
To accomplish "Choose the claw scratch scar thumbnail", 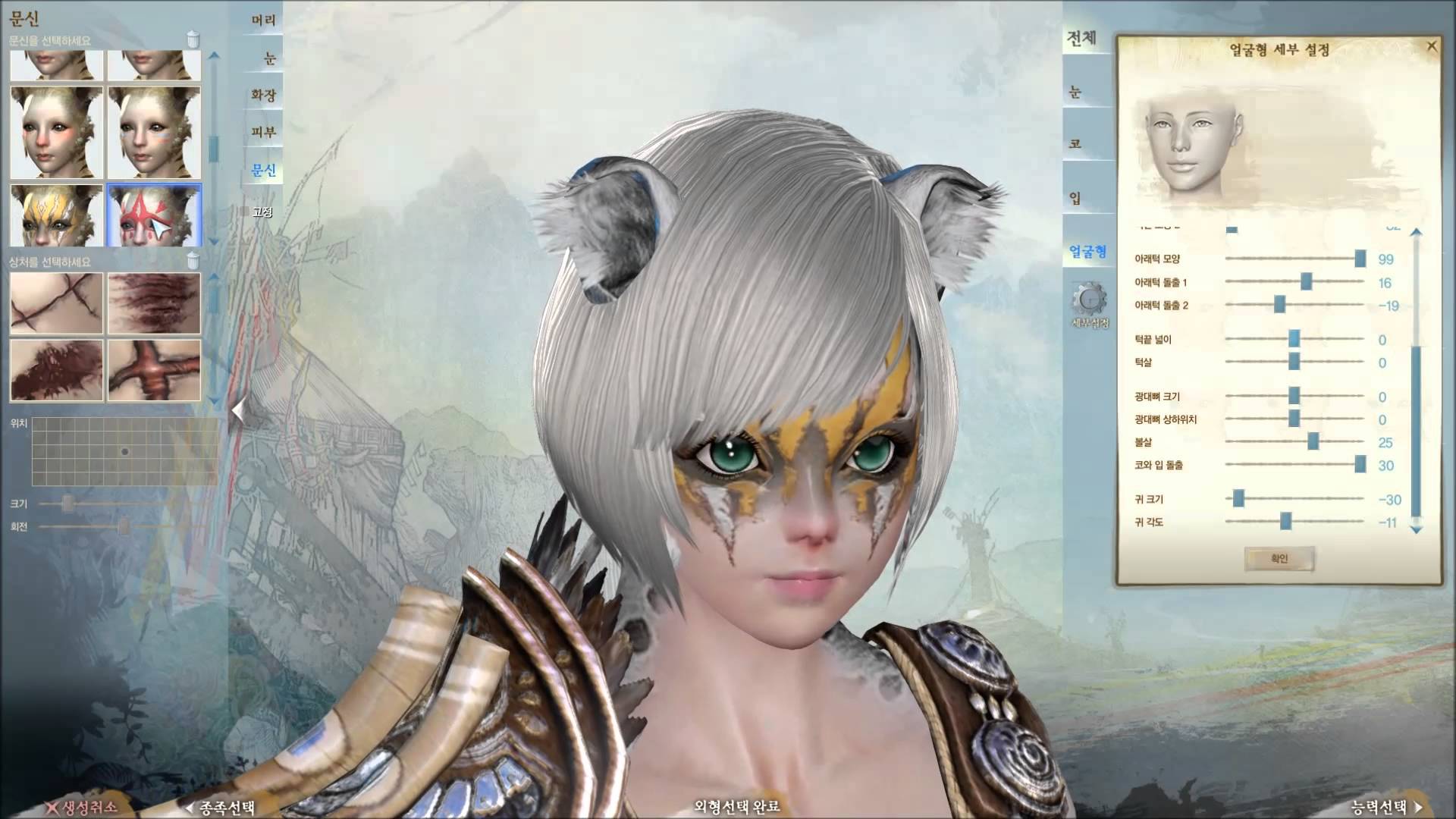I will (x=155, y=303).
